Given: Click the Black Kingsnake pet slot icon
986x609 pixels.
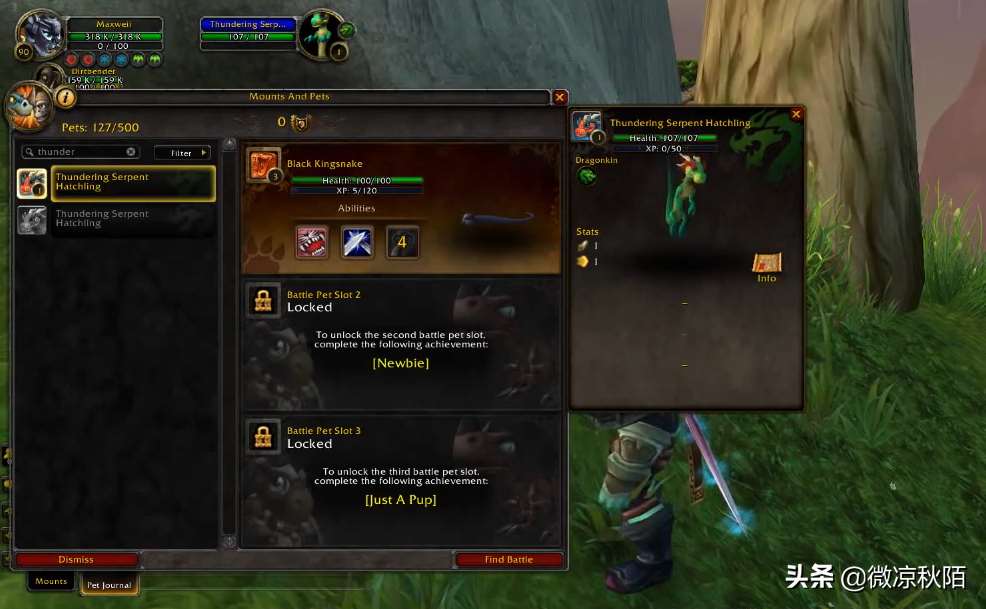Looking at the screenshot, I should point(264,165).
